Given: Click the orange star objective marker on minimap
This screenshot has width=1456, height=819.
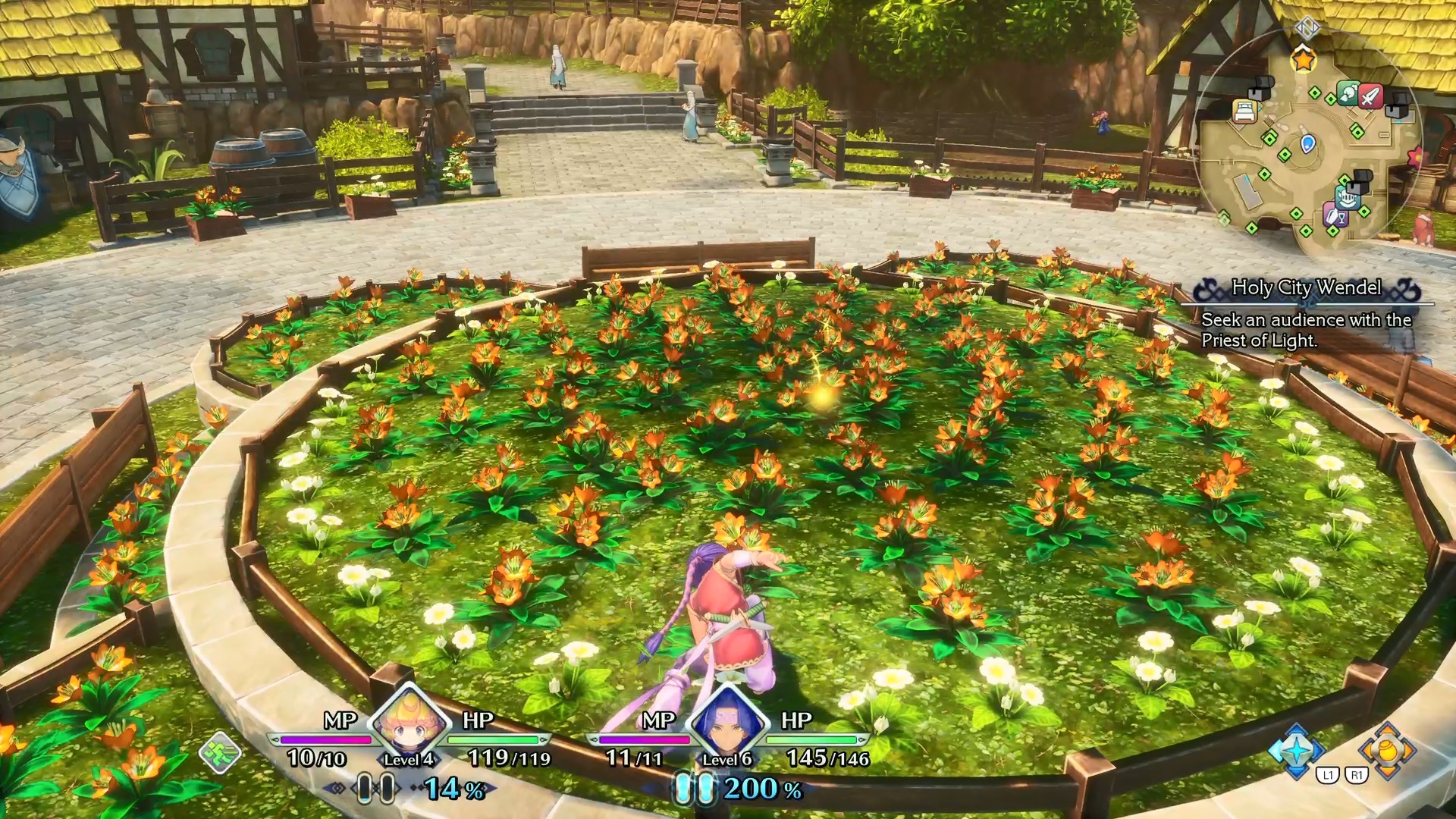Looking at the screenshot, I should 1303,58.
